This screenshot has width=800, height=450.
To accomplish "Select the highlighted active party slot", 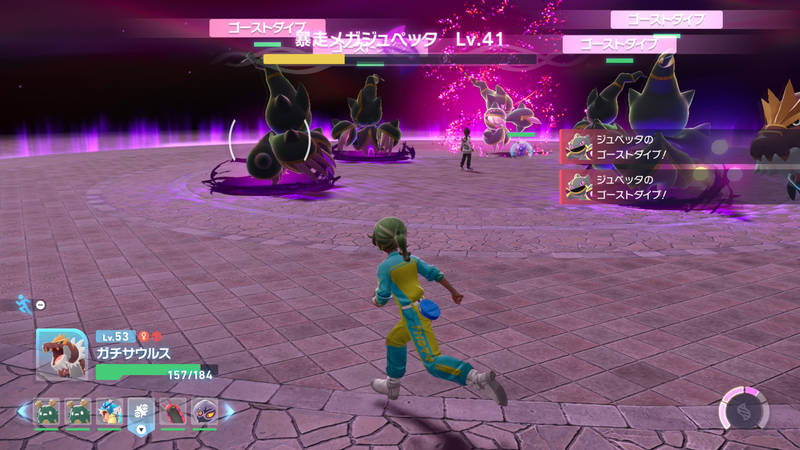I will click(x=141, y=411).
